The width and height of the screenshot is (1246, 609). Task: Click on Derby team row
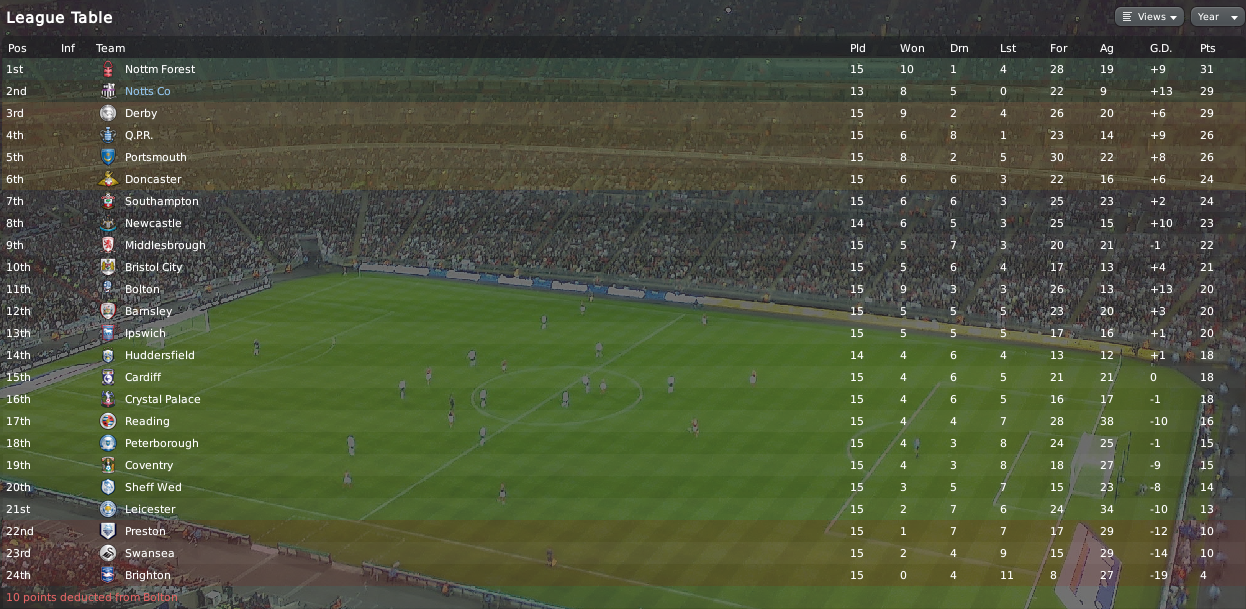pyautogui.click(x=141, y=113)
